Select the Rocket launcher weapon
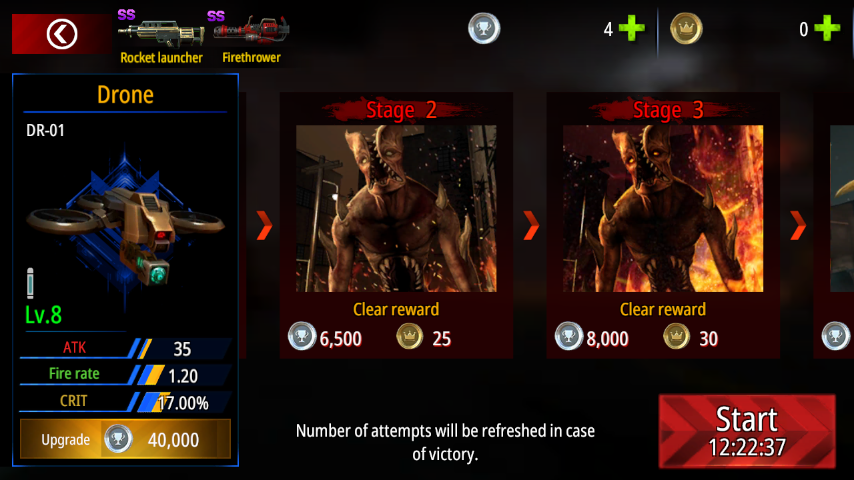Image resolution: width=854 pixels, height=480 pixels. pos(161,36)
